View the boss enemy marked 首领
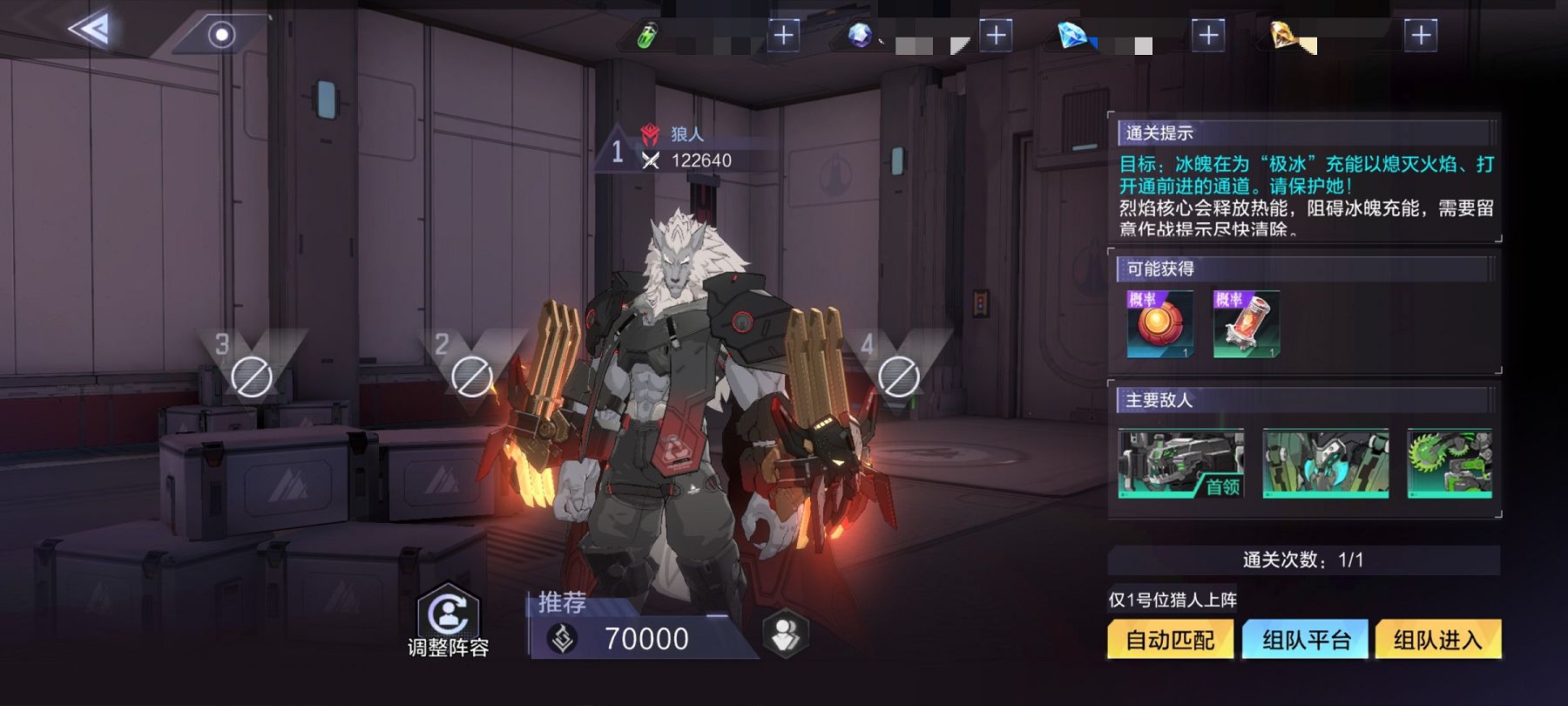The height and width of the screenshot is (706, 1568). click(x=1181, y=464)
